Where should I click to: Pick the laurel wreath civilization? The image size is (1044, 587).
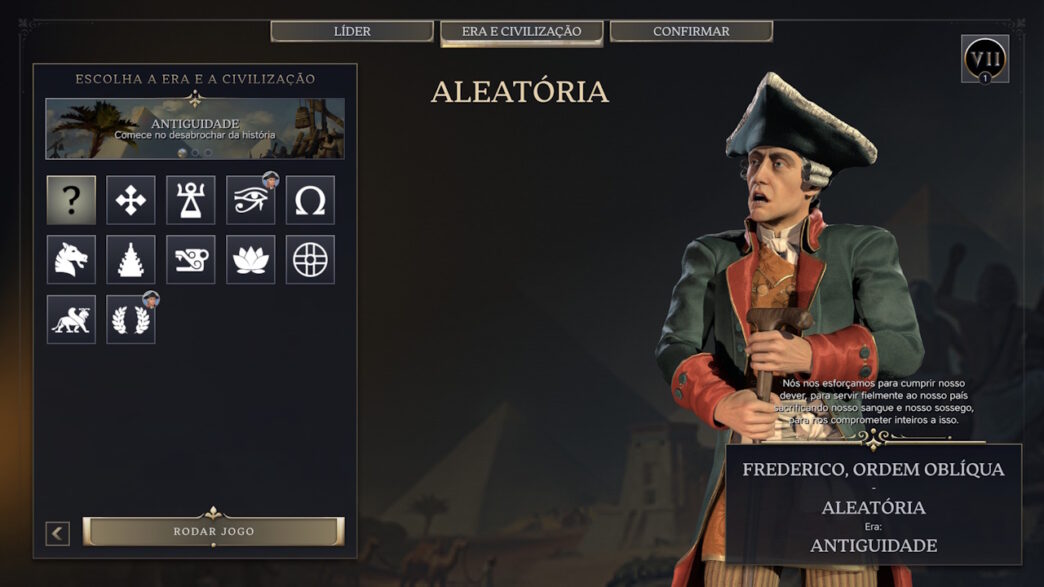click(131, 320)
